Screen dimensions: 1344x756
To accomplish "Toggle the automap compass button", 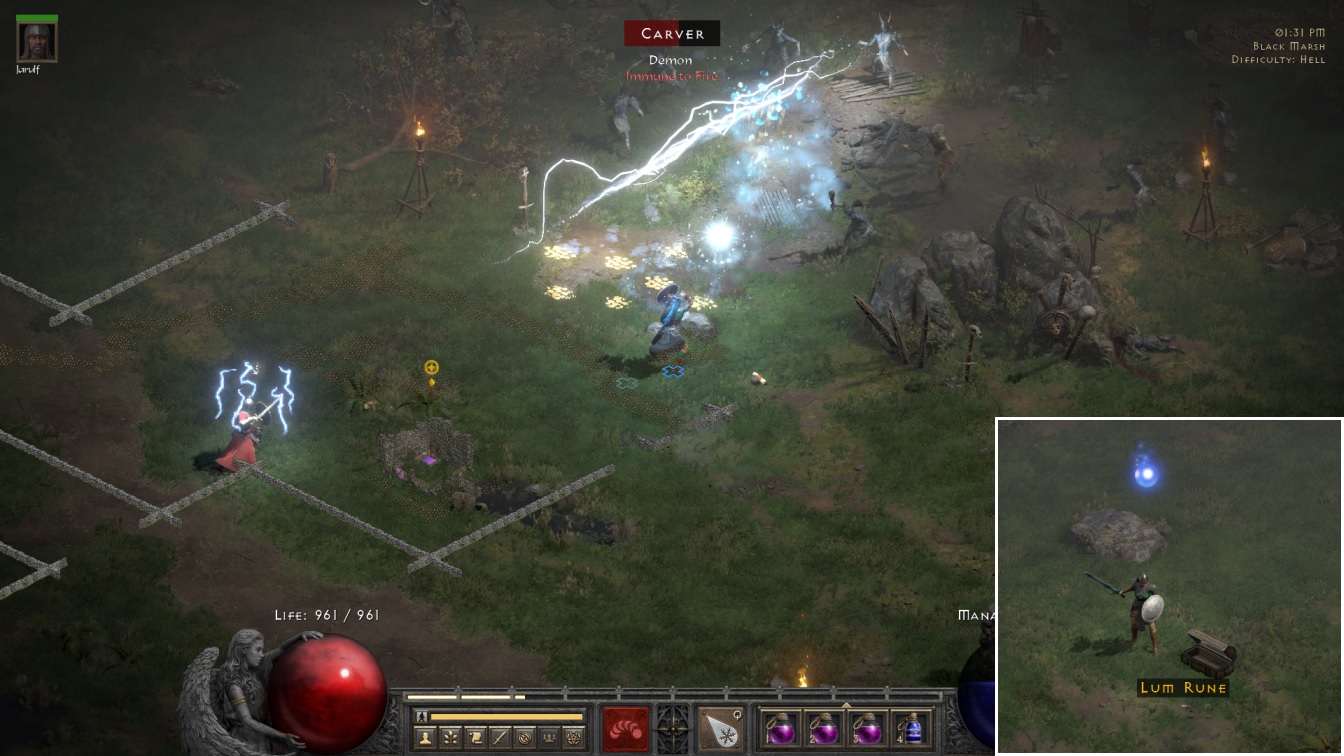I will tap(524, 737).
